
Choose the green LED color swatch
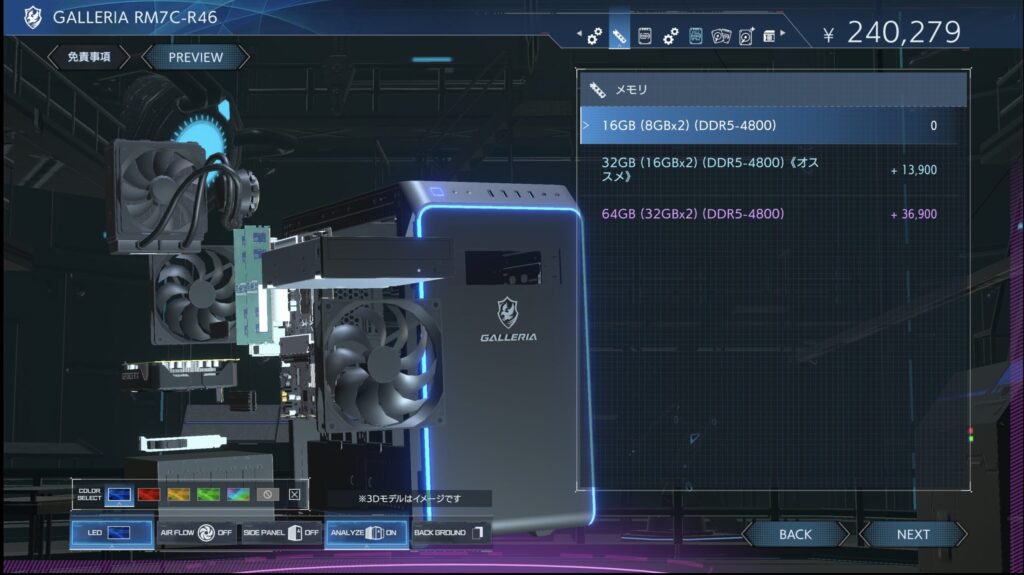click(x=208, y=494)
